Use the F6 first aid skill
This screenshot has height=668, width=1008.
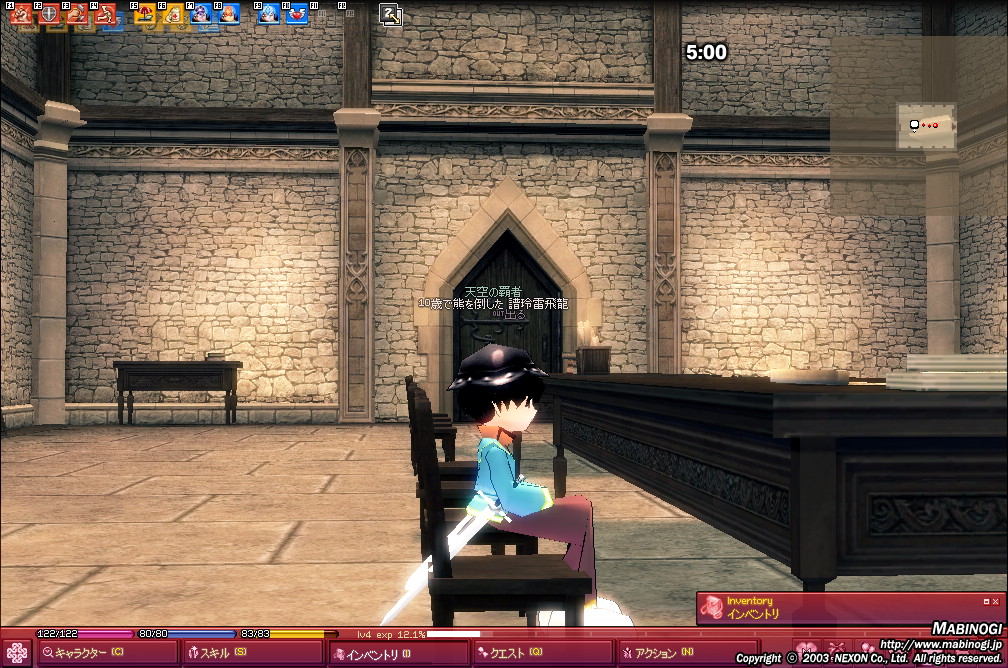(x=174, y=14)
